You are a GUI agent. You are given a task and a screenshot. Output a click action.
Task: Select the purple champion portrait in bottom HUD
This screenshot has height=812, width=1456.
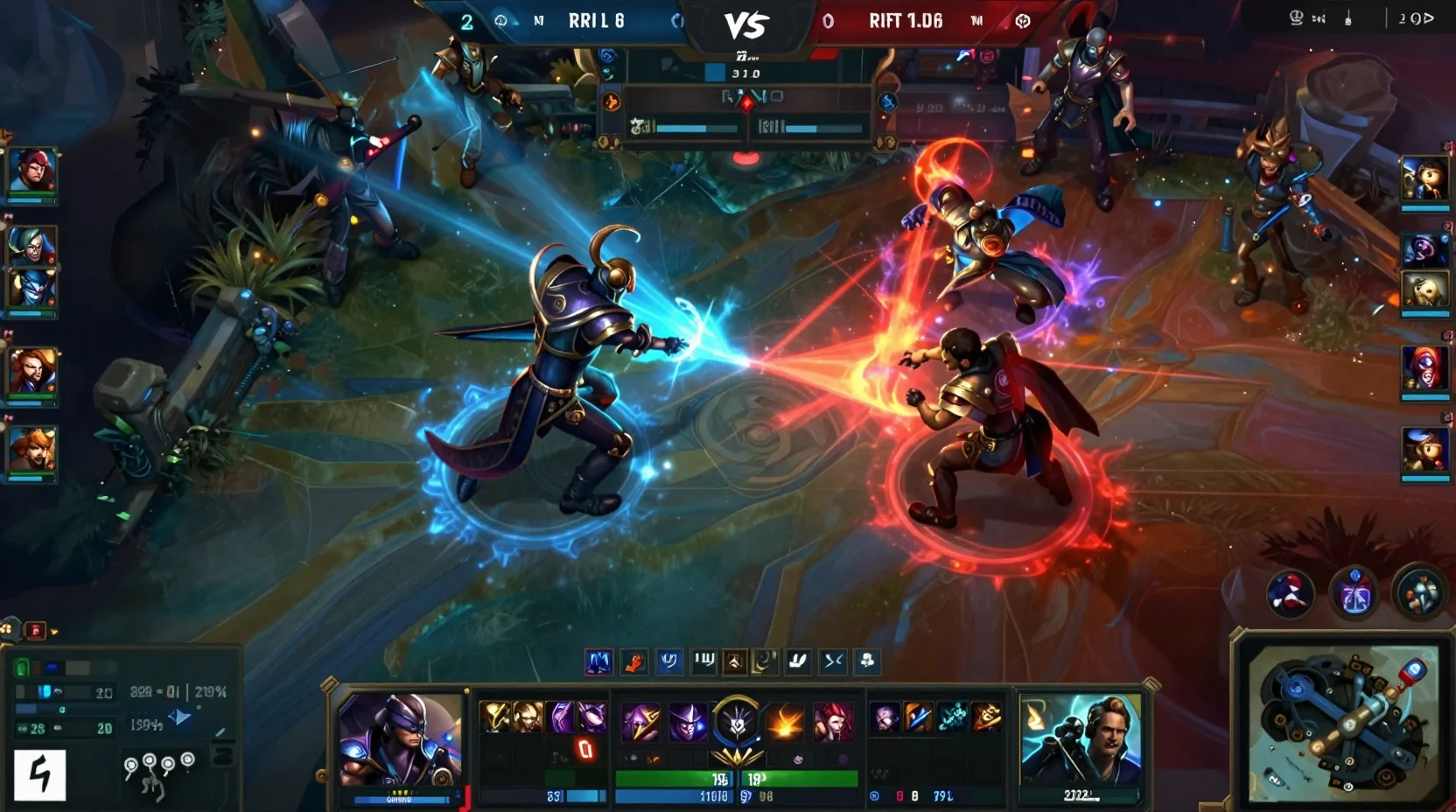click(398, 739)
